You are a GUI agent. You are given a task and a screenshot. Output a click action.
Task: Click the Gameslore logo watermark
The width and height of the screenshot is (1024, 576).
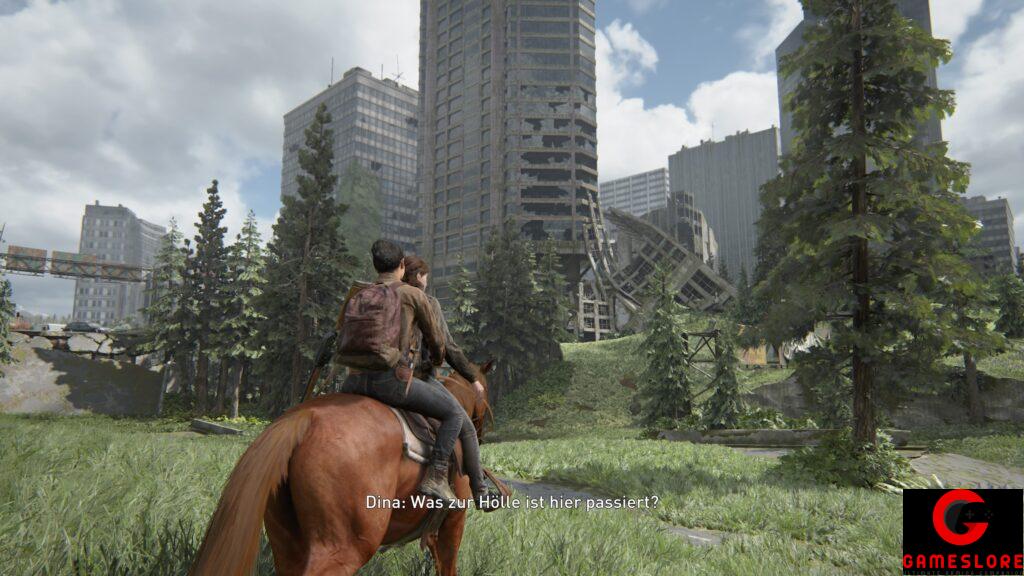962,531
